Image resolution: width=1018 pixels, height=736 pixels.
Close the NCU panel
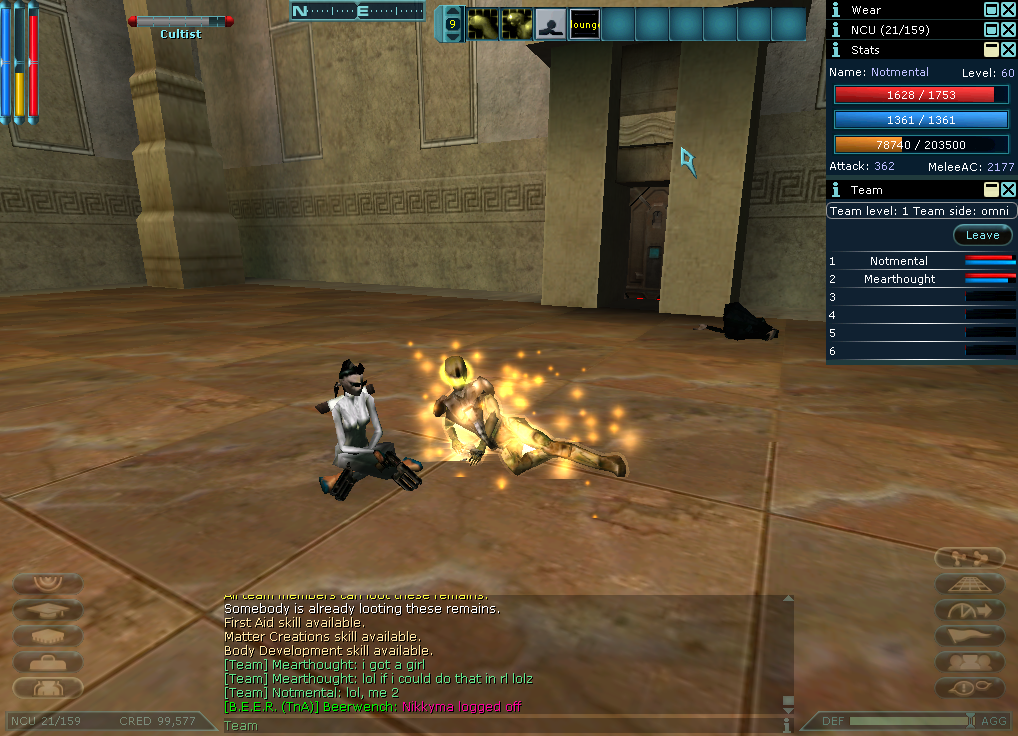pyautogui.click(x=1008, y=29)
